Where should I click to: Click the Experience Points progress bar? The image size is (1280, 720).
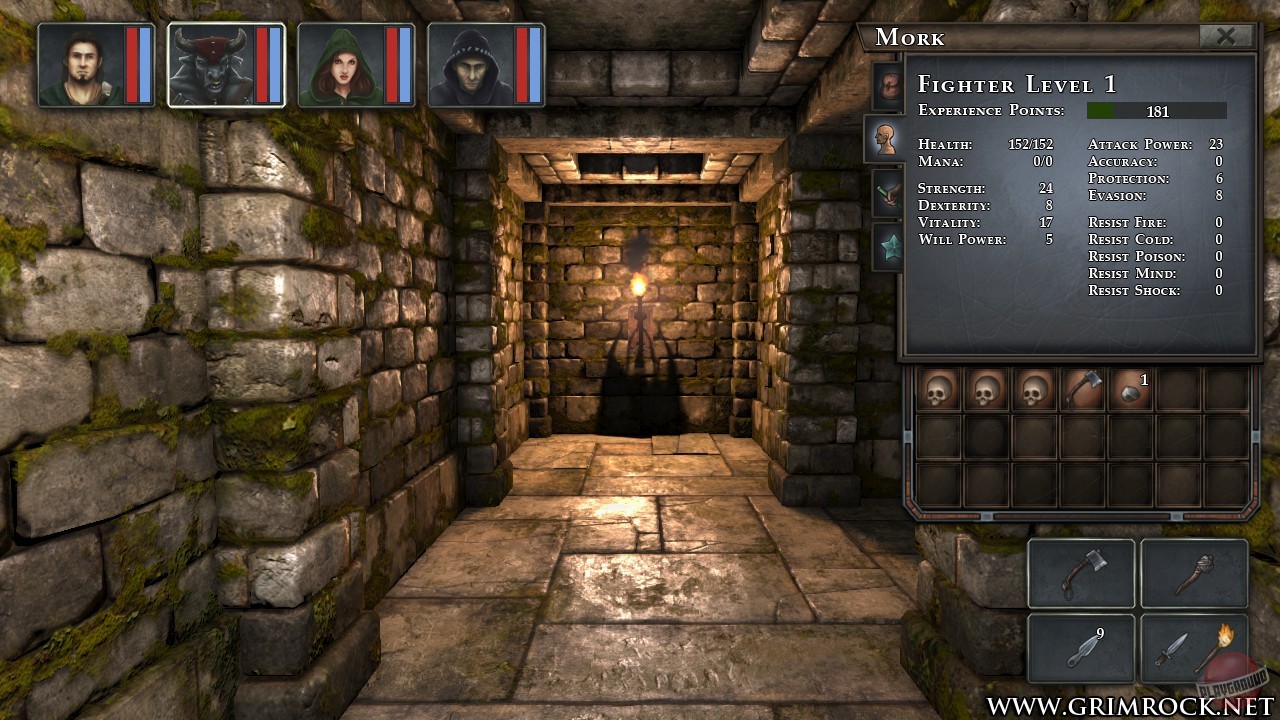(1158, 111)
